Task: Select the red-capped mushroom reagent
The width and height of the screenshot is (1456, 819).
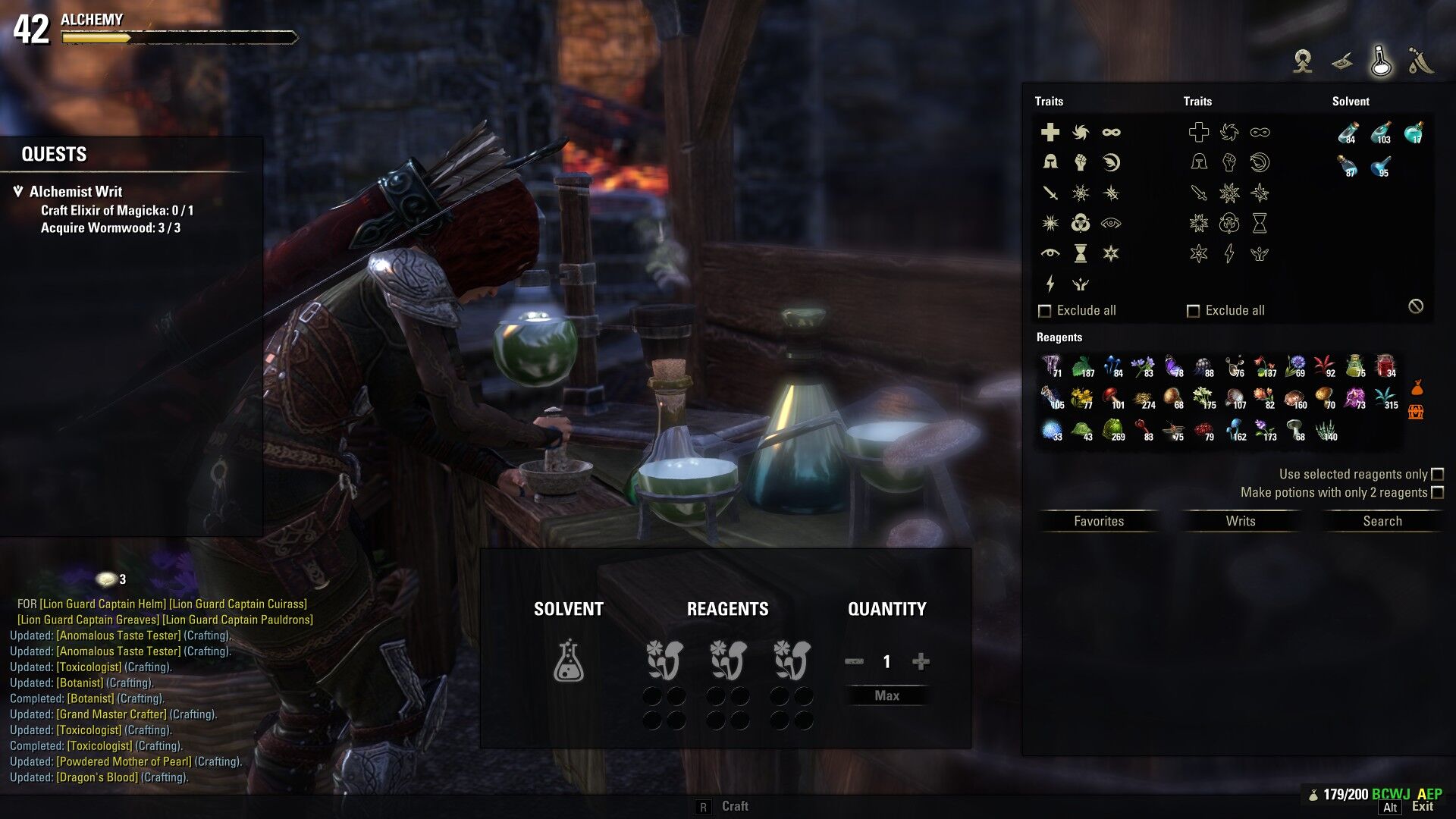Action: click(x=1112, y=397)
